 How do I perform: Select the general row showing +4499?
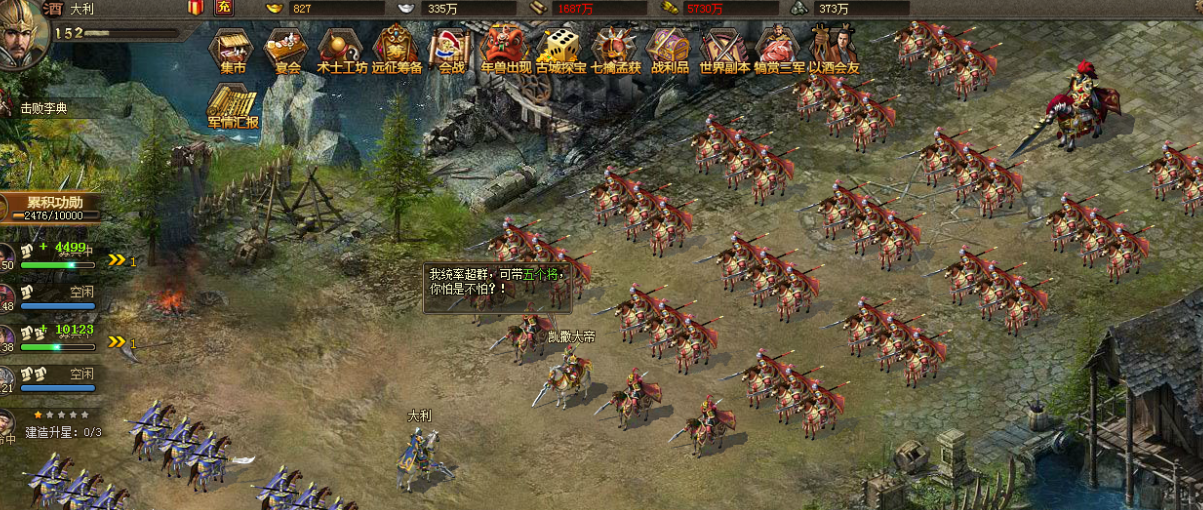tap(58, 255)
